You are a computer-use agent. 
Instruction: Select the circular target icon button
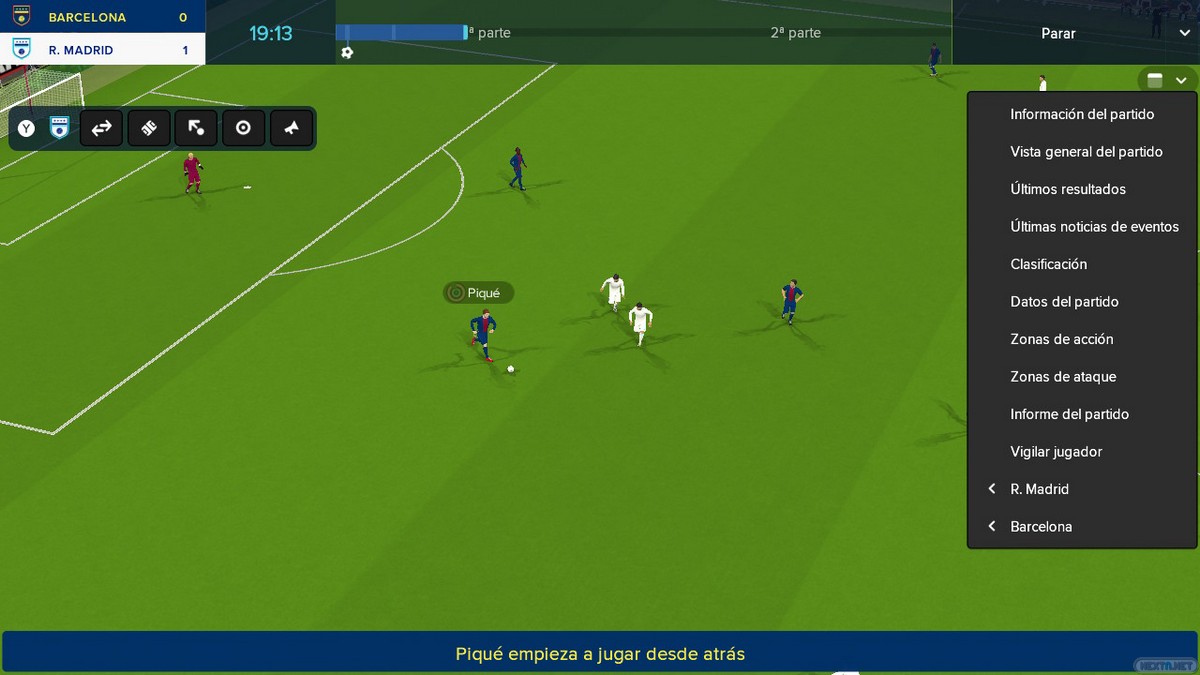coord(243,128)
